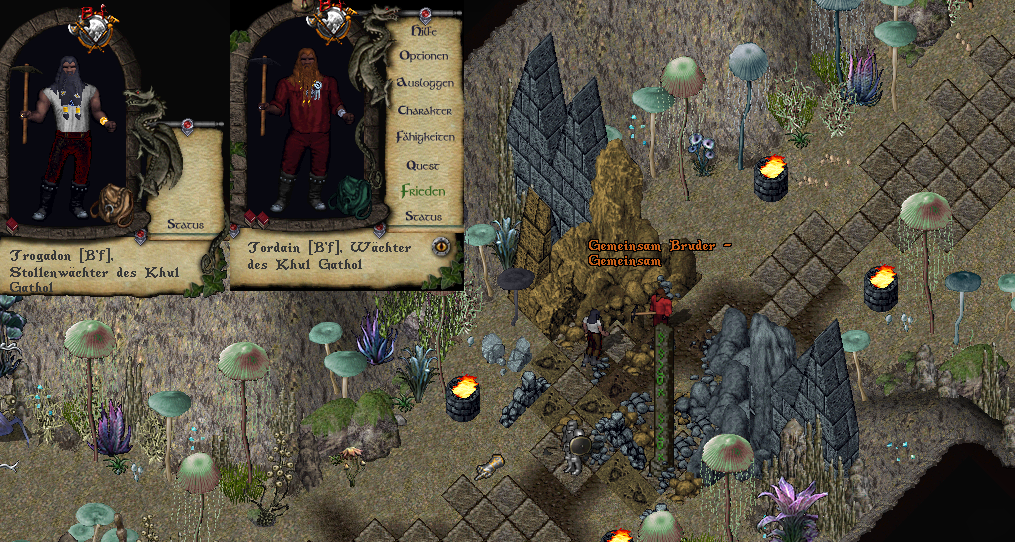Open the Charakter sheet
This screenshot has height=542, width=1015.
pos(425,110)
